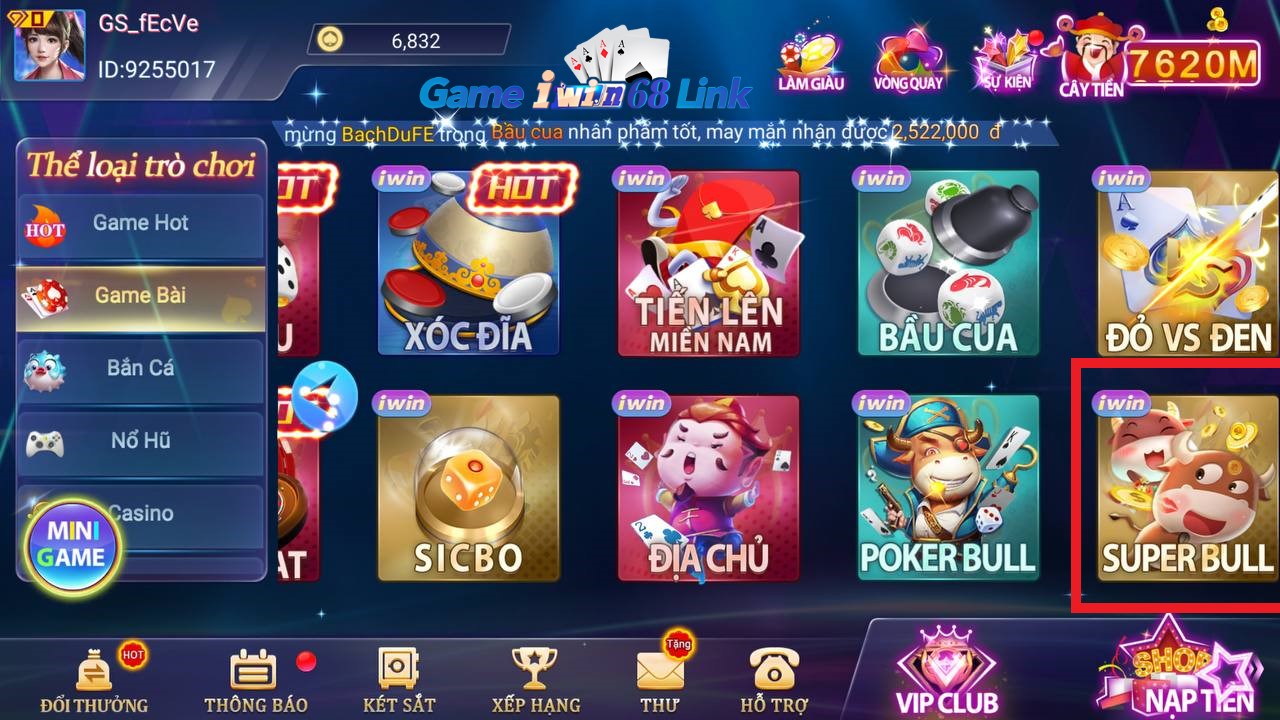The height and width of the screenshot is (720, 1280).
Task: Select the Game Hot category
Action: 140,223
